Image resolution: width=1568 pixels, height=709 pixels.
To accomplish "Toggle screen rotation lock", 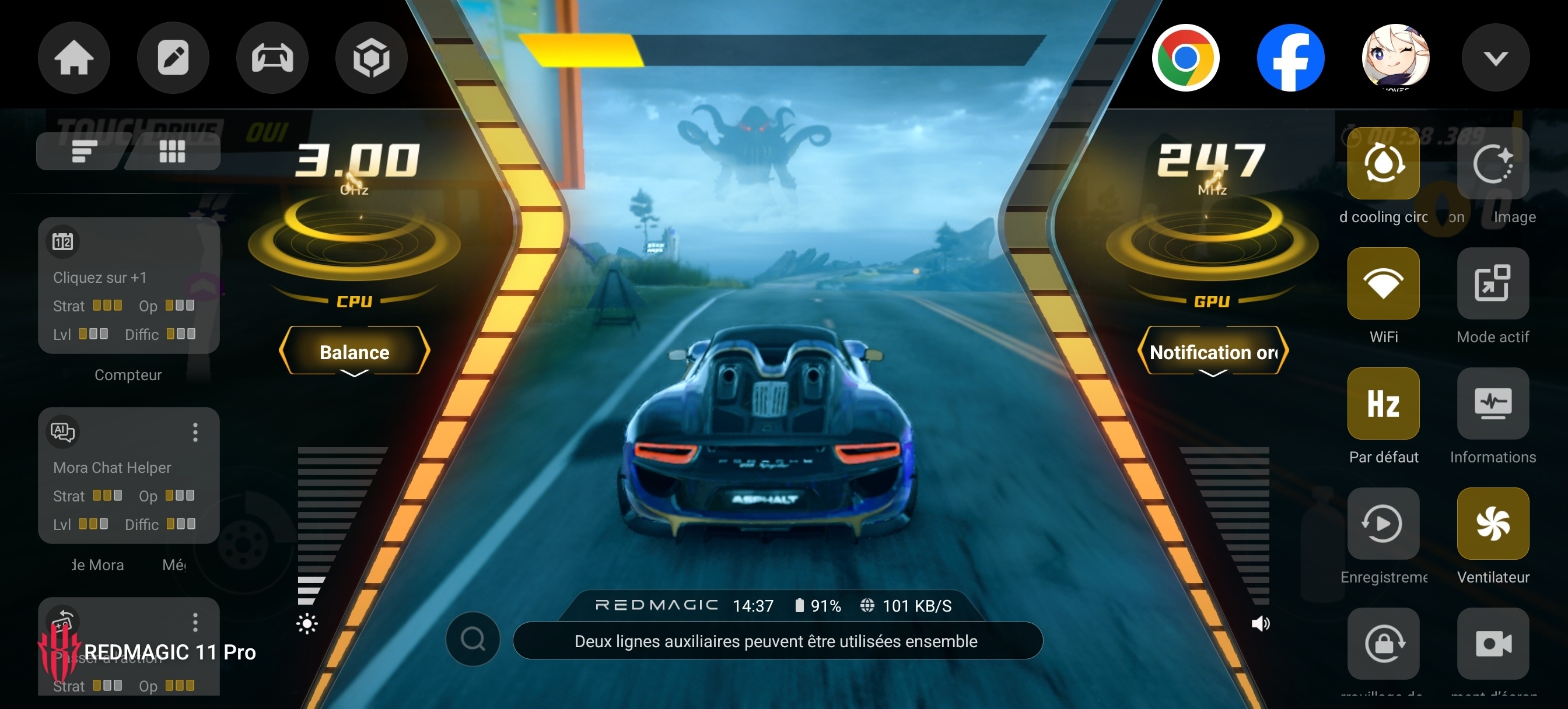I will [x=1384, y=644].
